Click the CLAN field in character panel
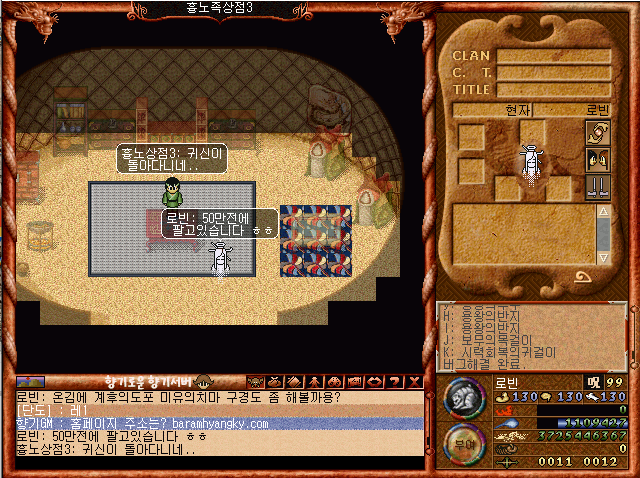Image resolution: width=640 pixels, height=478 pixels. point(554,56)
